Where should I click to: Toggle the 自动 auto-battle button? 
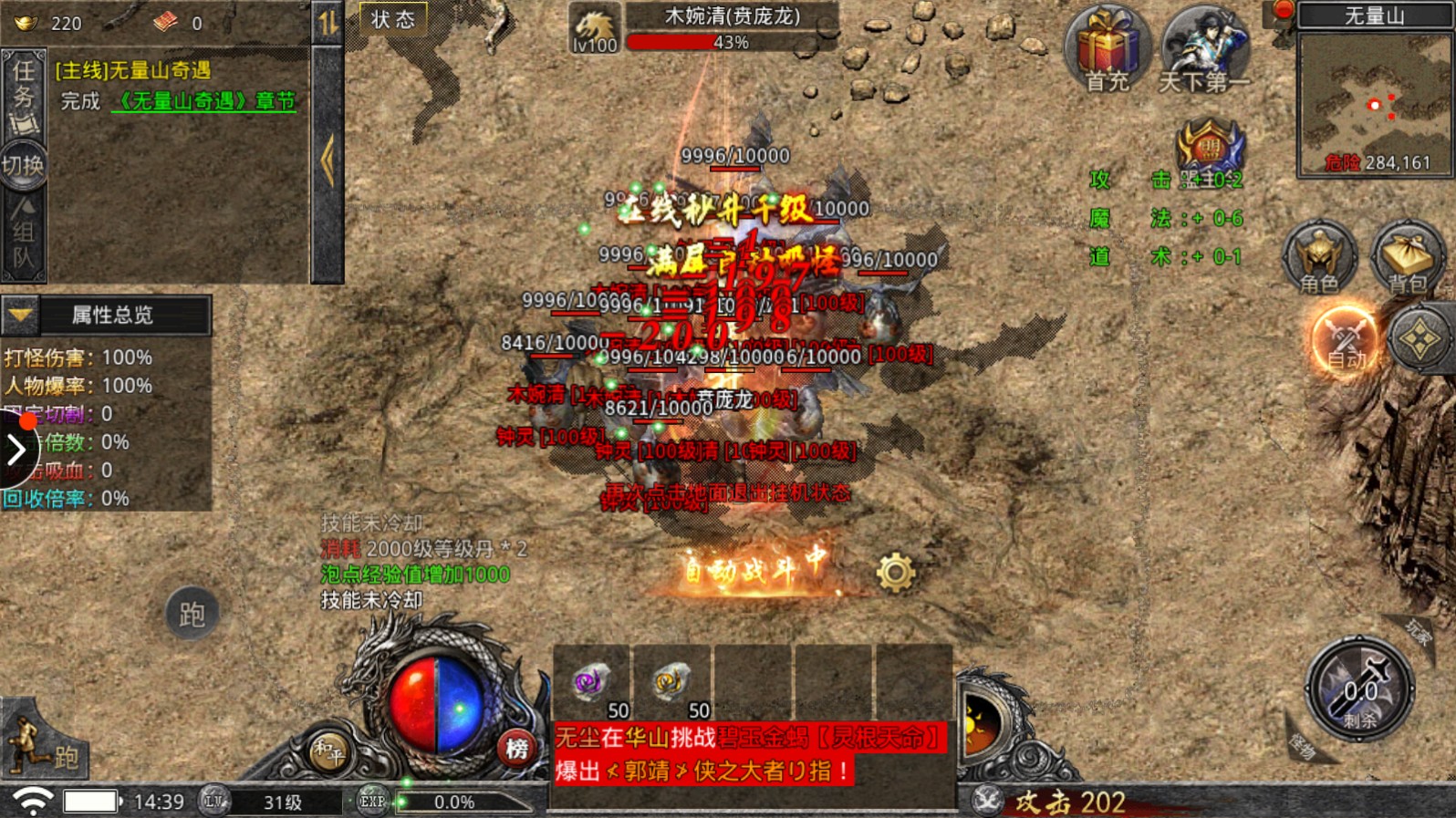tap(1345, 339)
